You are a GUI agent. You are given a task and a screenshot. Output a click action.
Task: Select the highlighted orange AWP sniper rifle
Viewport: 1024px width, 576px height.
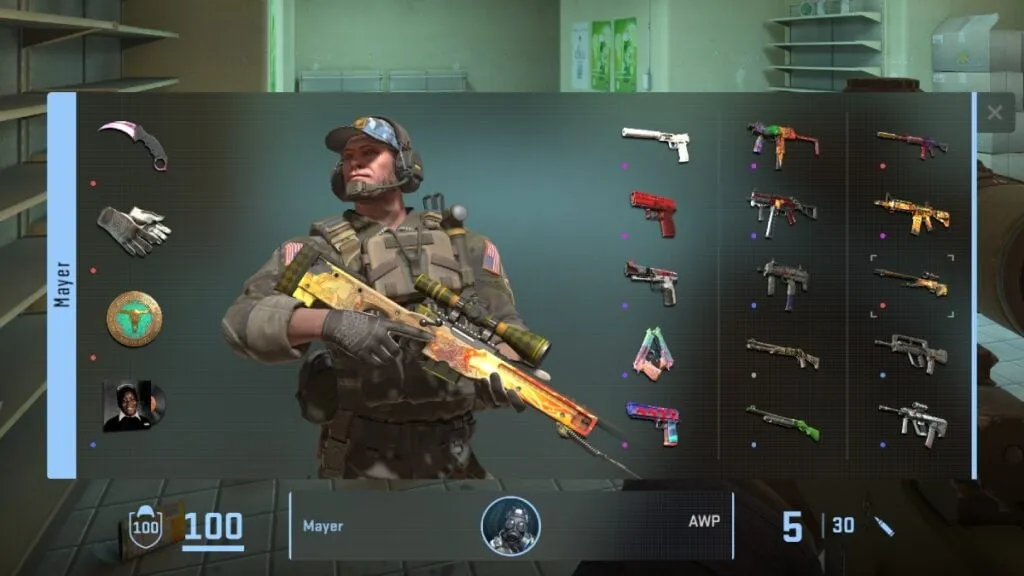(x=912, y=282)
